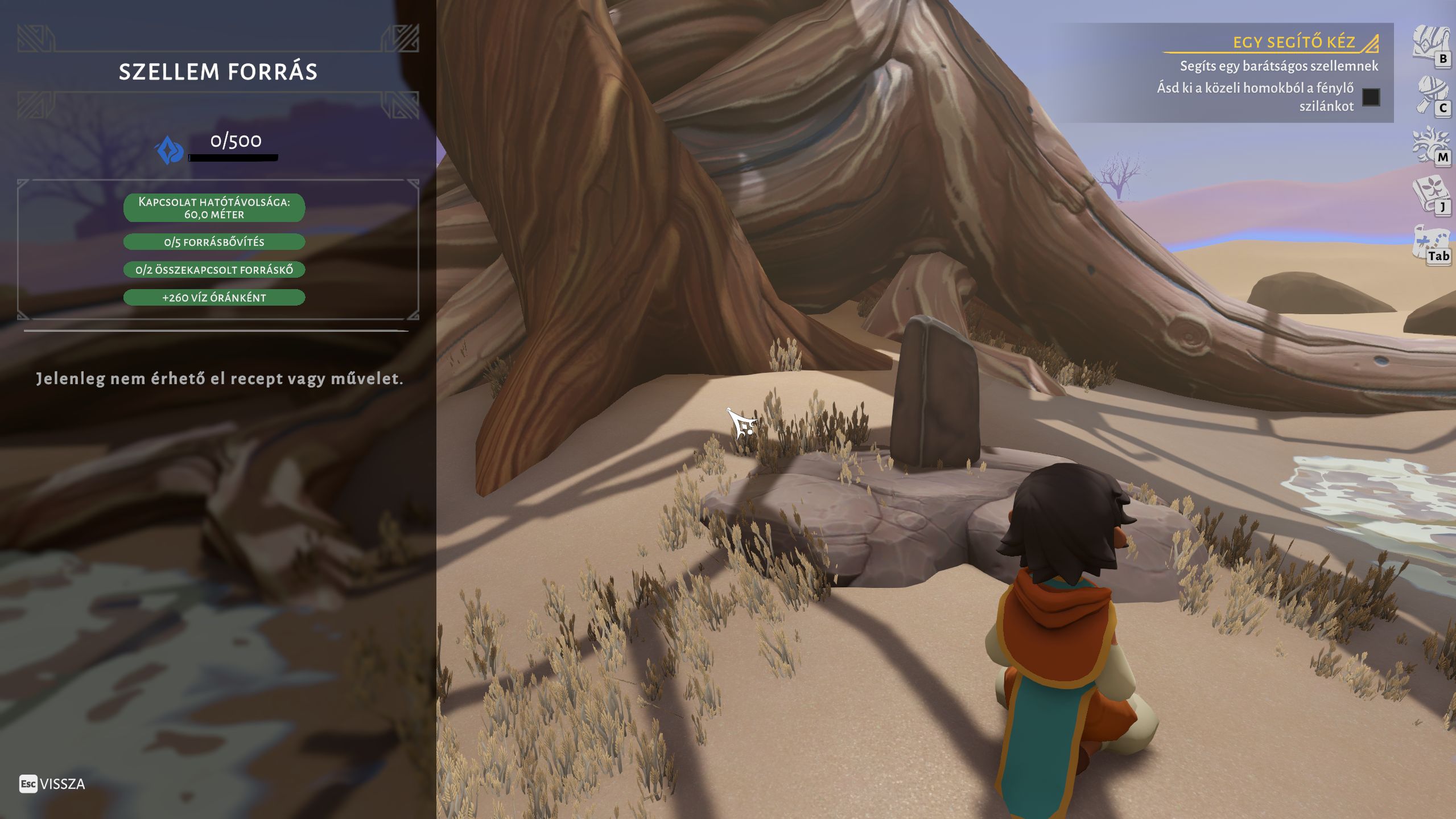This screenshot has height=819, width=1456.
Task: Click the Kapcsolat hatótávolsága 60,0 méter pill
Action: (x=214, y=208)
